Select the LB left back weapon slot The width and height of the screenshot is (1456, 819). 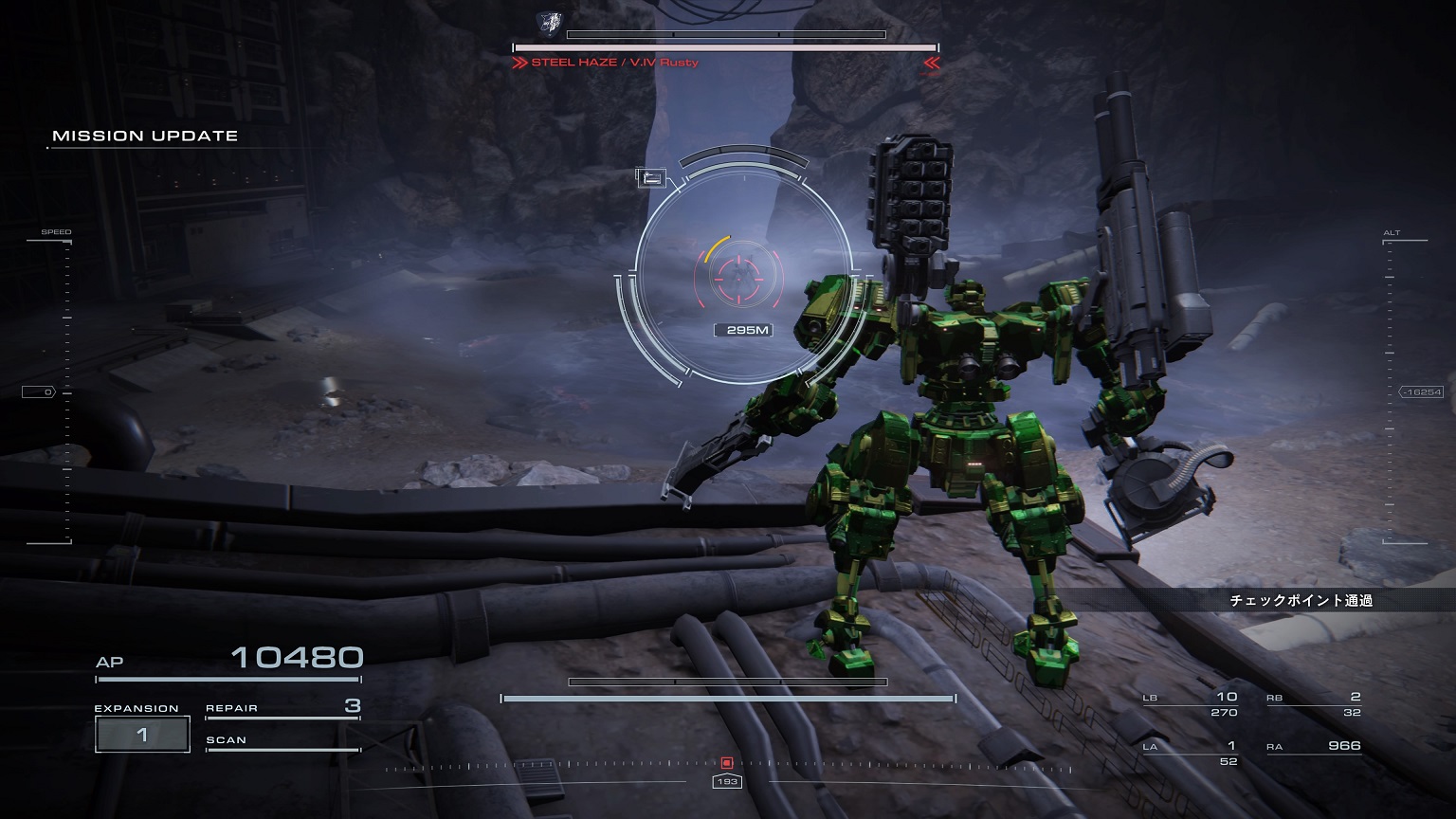[x=1191, y=704]
